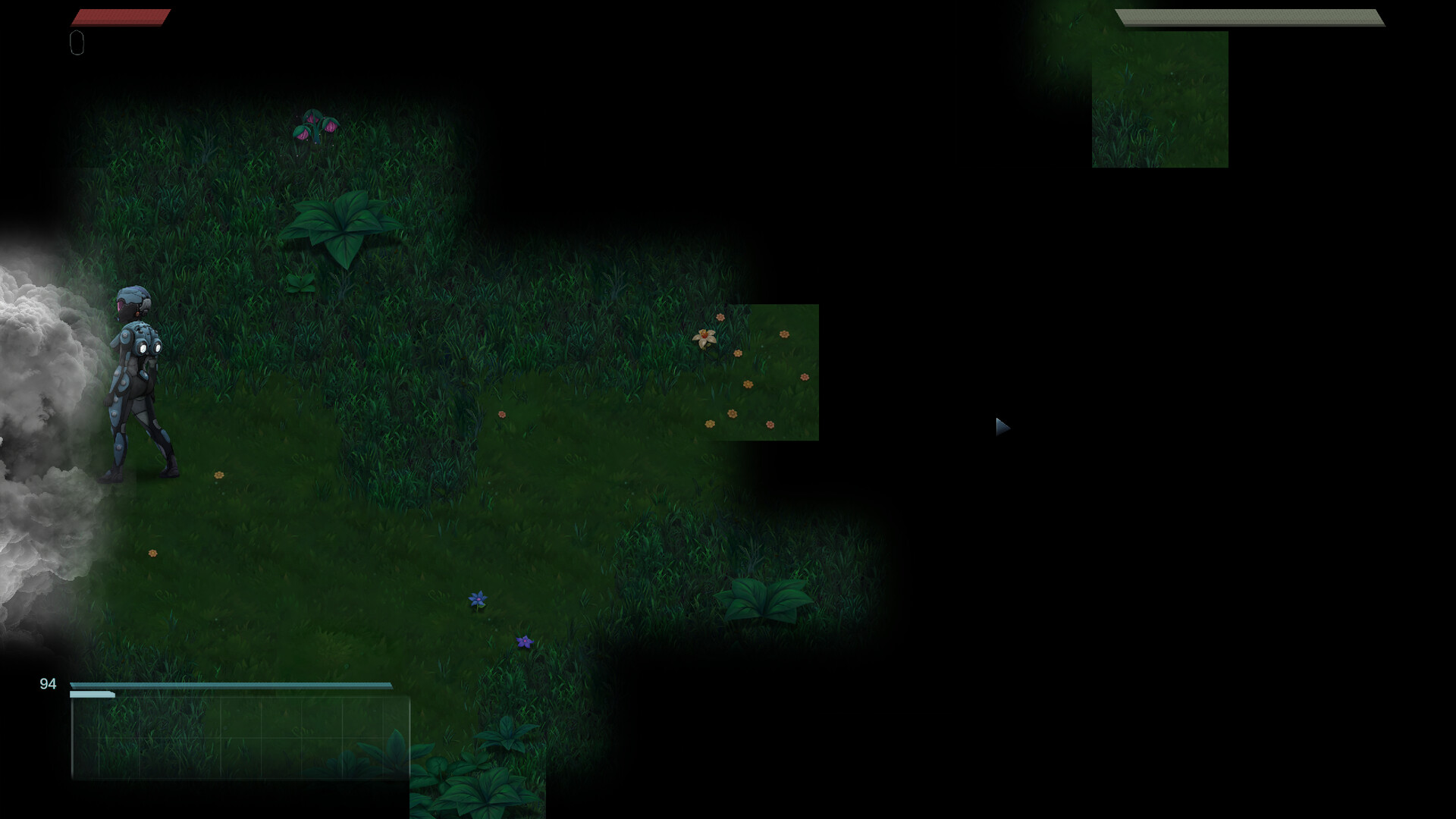Click the purple flower below the lily area
Screen dimensions: 1456x819
524,642
